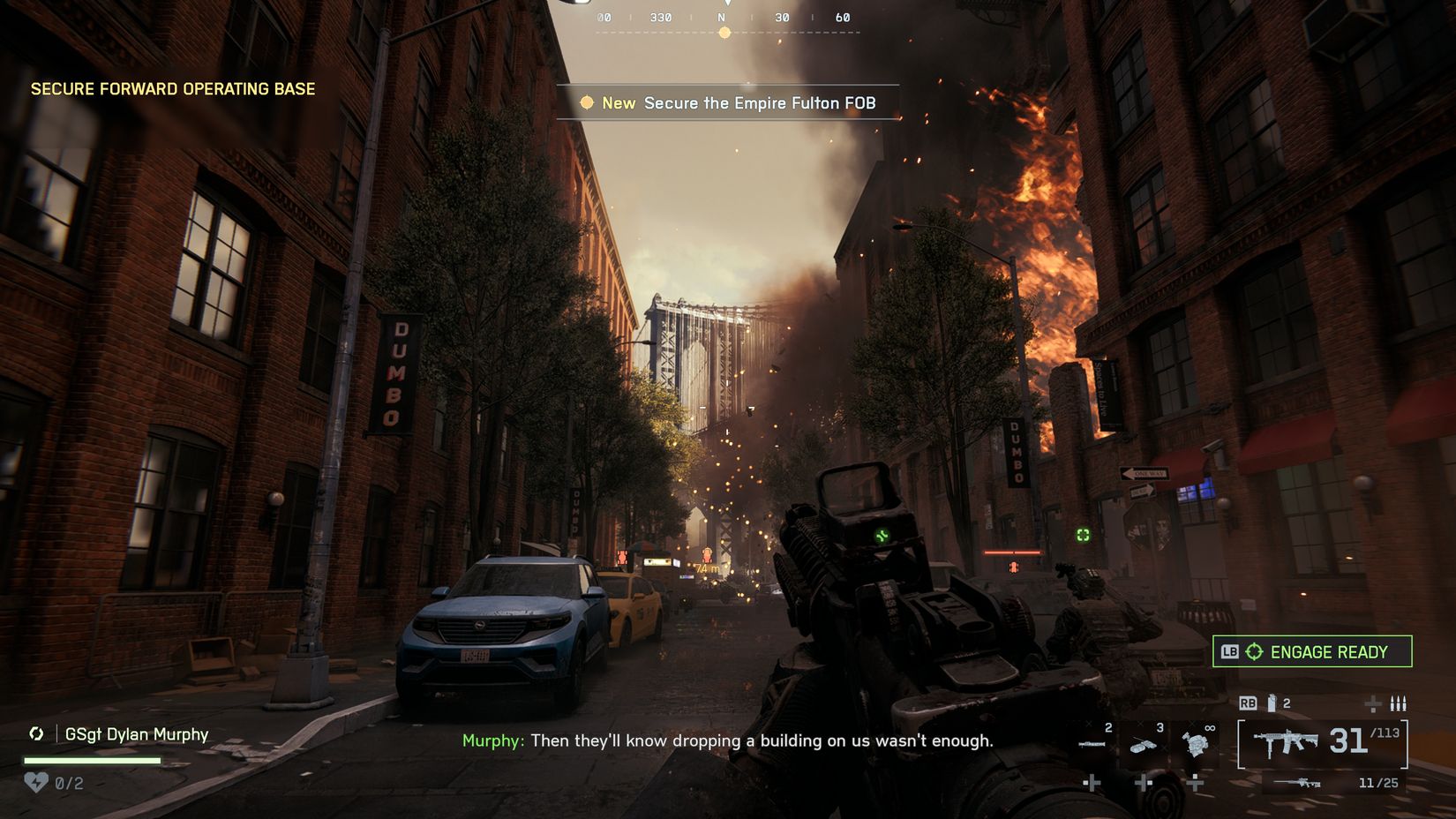The width and height of the screenshot is (1456, 819).
Task: Click the sniper rifle secondary weapon icon
Action: [1297, 782]
